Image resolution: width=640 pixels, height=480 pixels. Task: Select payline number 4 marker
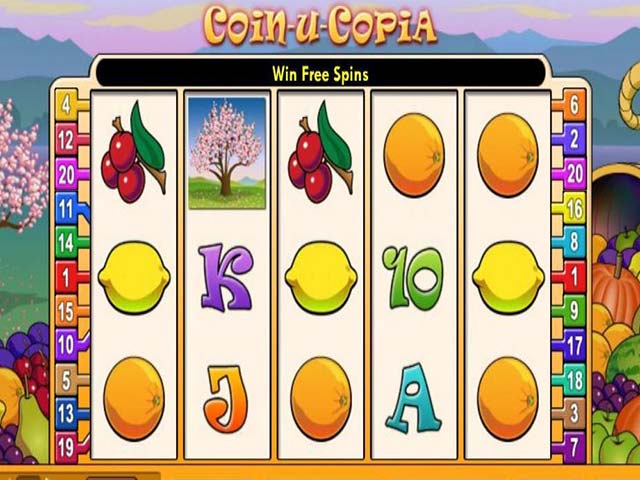(x=67, y=104)
